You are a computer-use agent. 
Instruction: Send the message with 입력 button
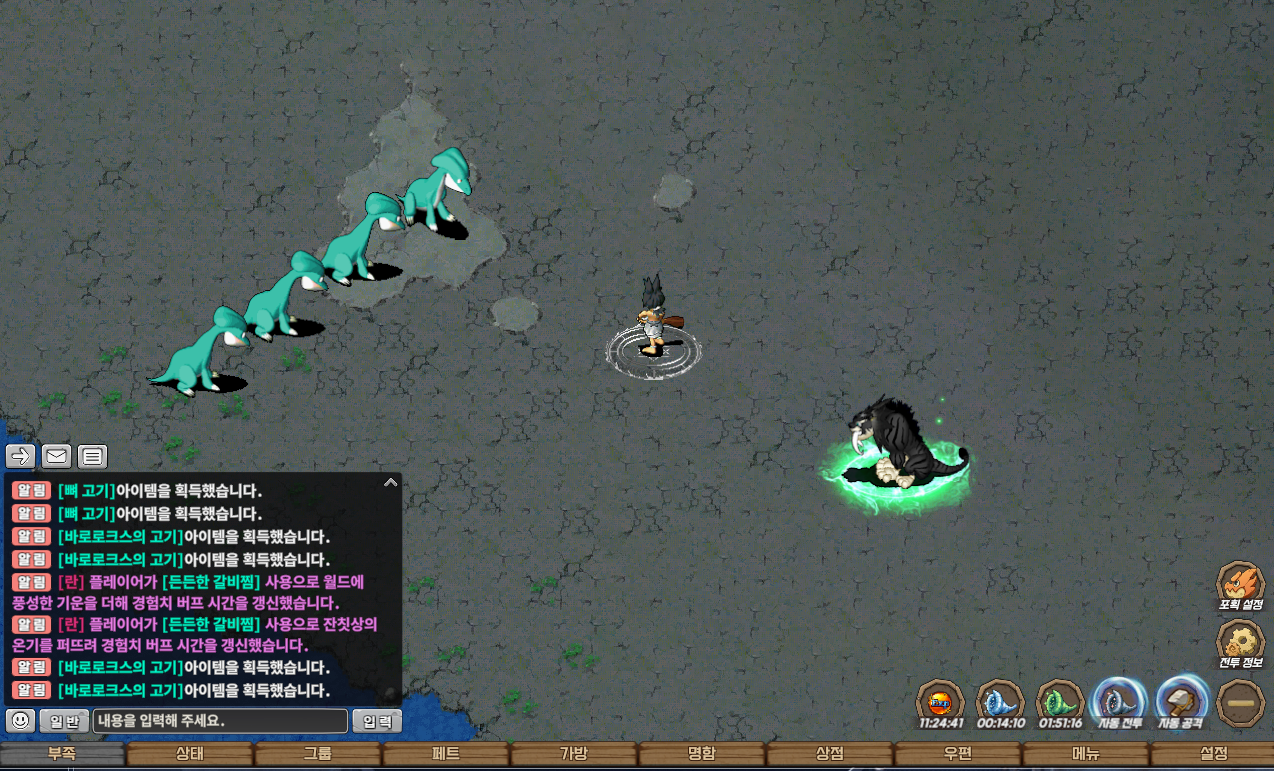377,720
